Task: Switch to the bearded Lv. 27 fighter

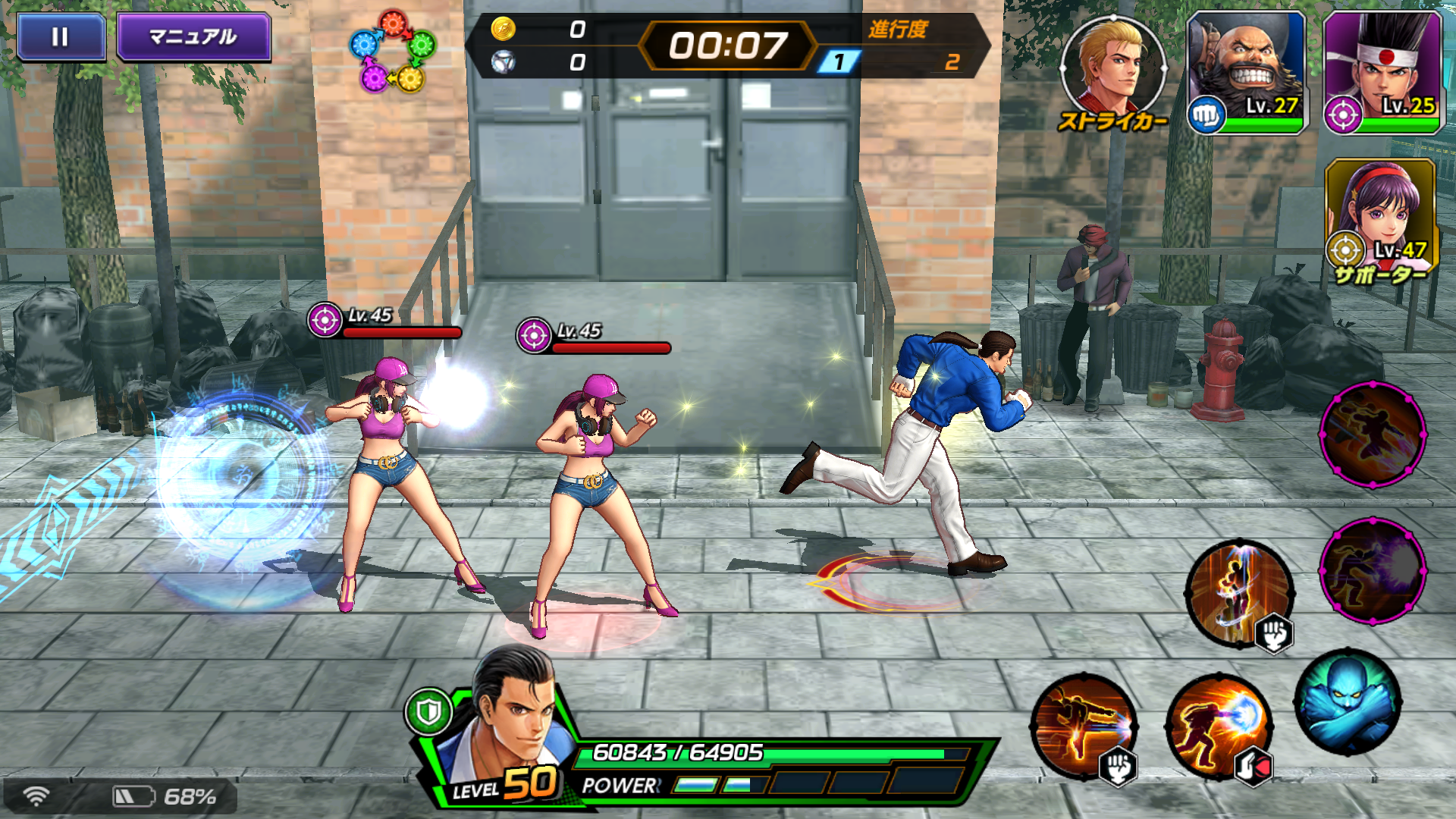Action: (x=1247, y=73)
